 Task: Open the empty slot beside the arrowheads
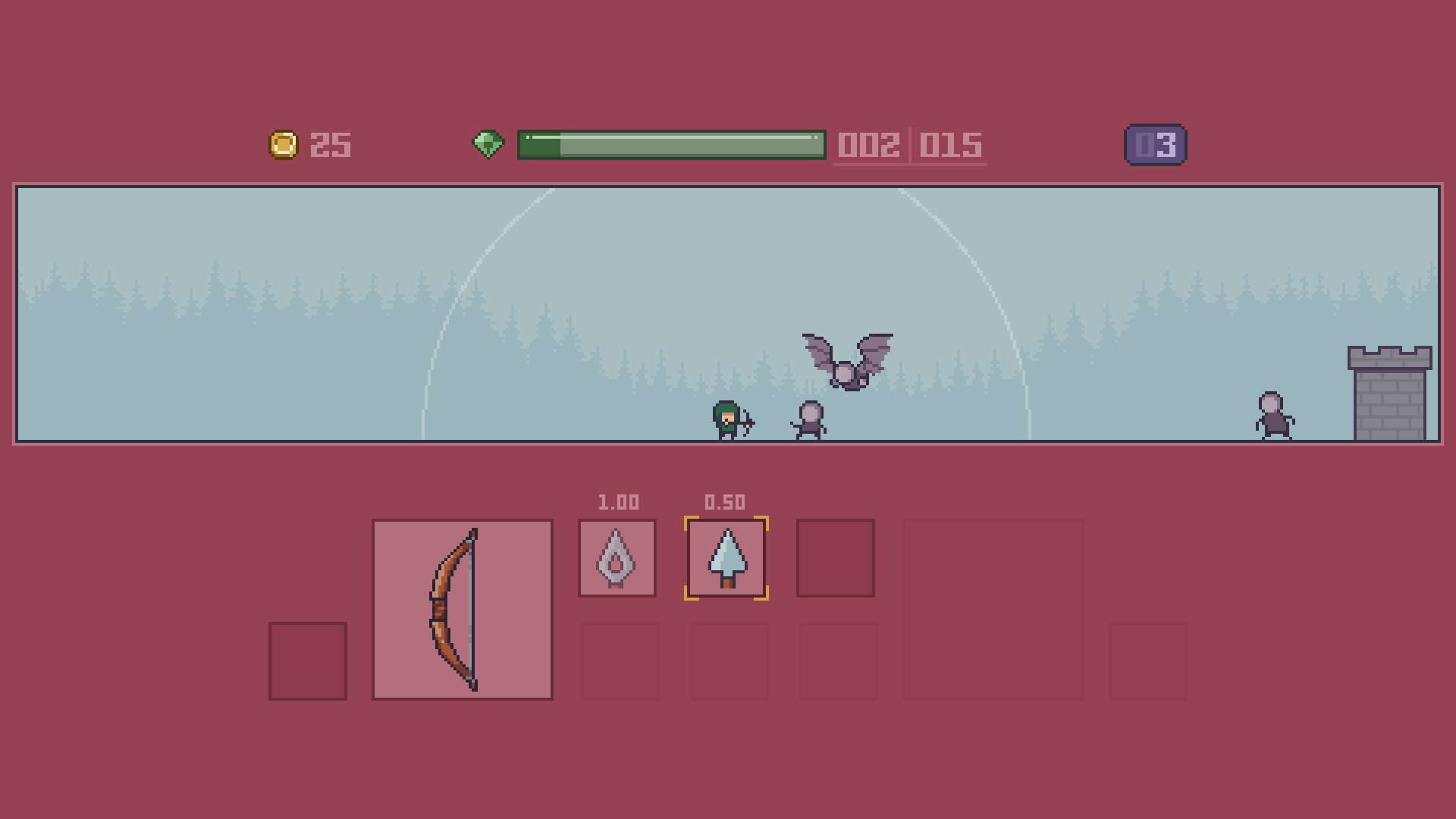[x=836, y=557]
